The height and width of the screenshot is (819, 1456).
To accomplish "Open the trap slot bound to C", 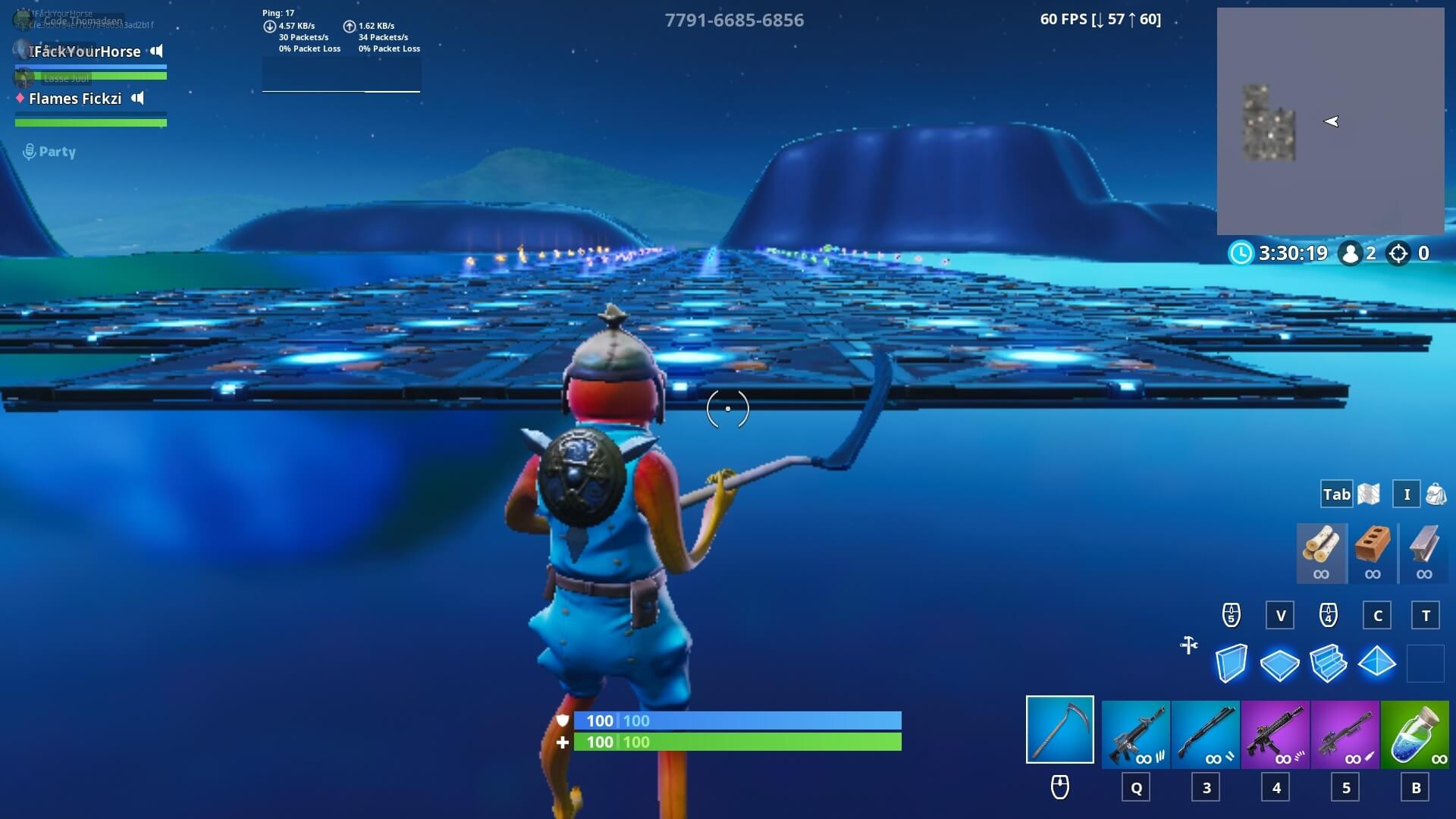I will [x=1377, y=616].
